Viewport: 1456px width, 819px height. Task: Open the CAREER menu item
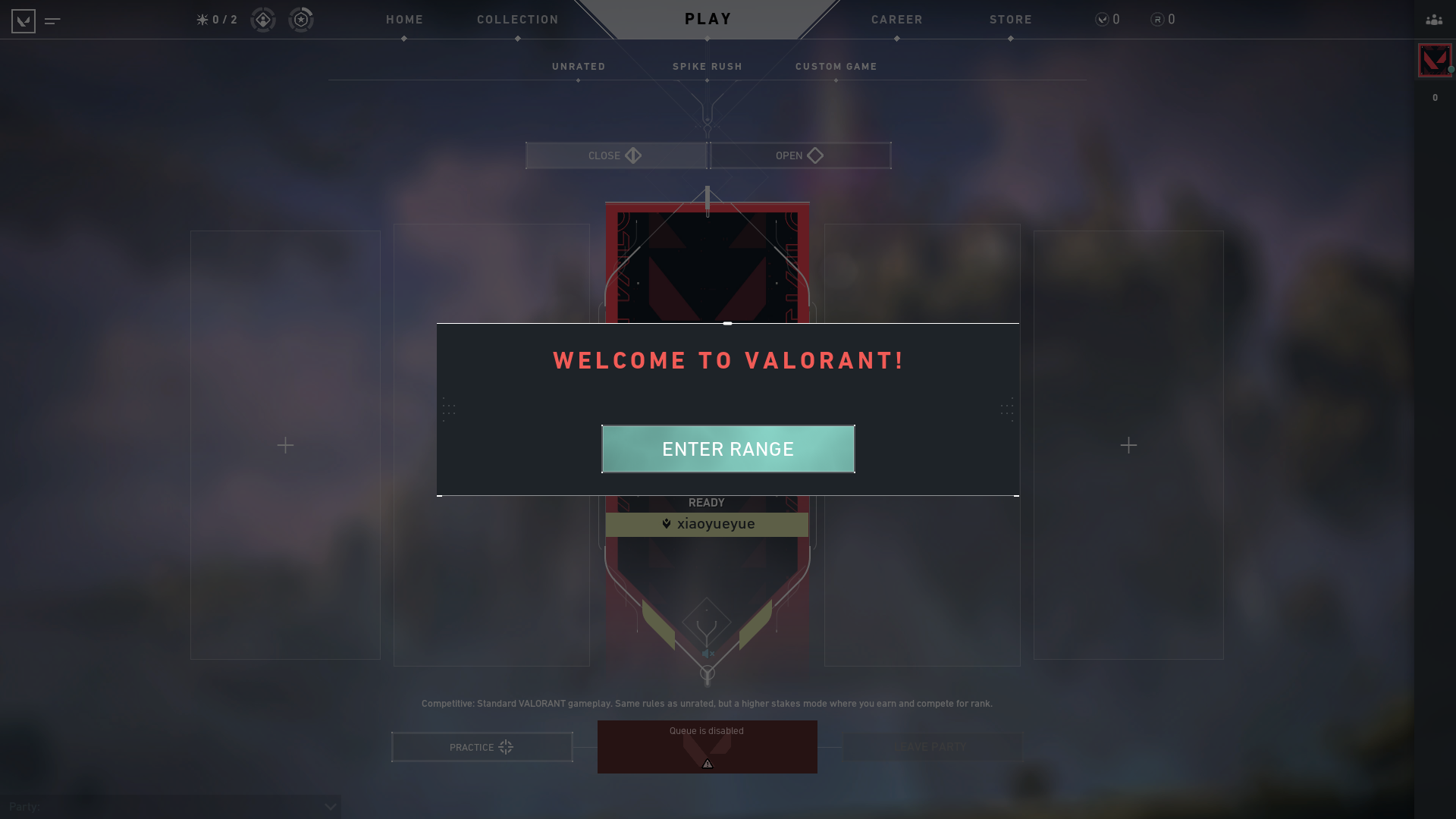click(896, 20)
